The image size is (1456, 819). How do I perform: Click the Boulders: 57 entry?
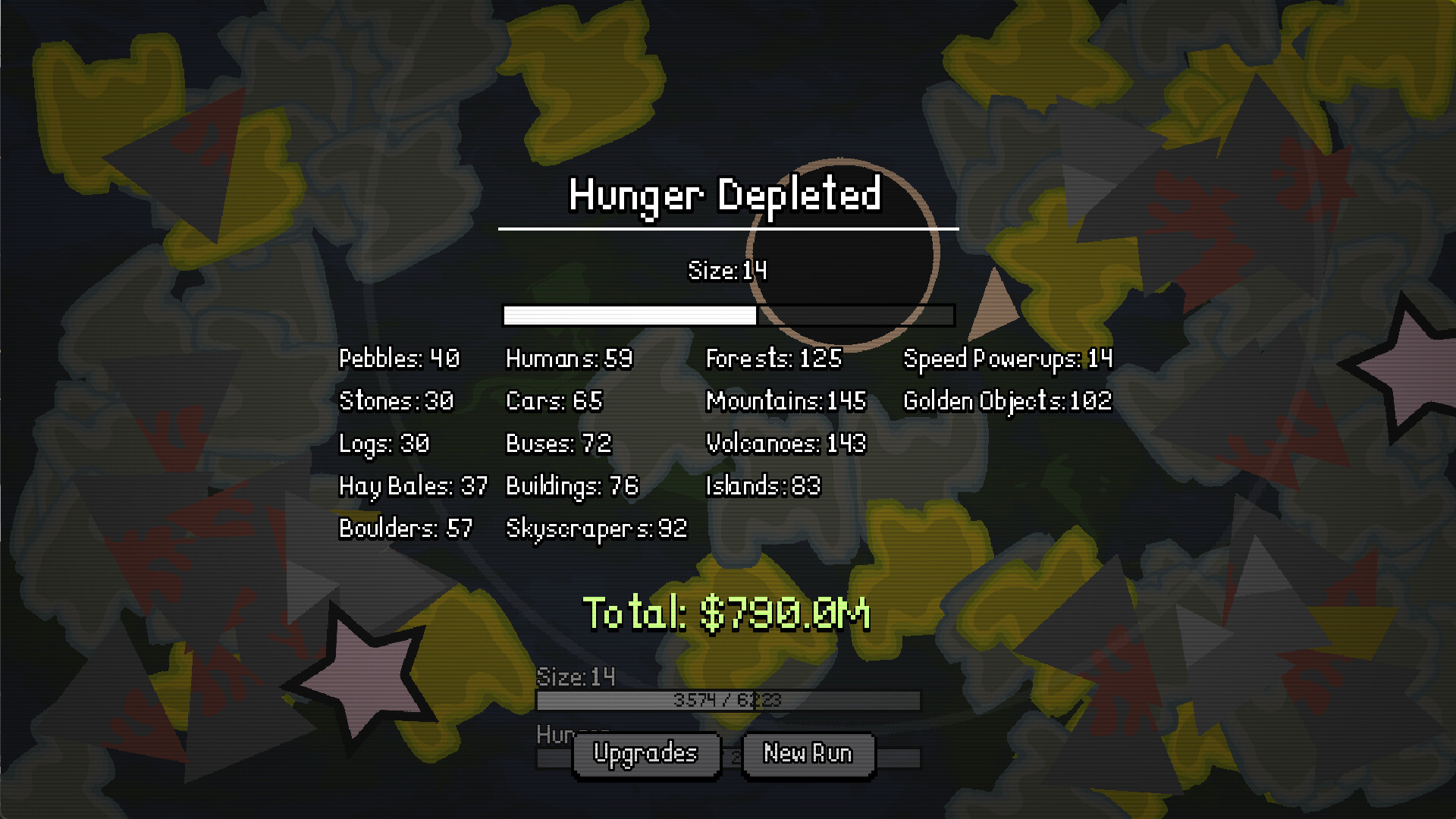404,529
